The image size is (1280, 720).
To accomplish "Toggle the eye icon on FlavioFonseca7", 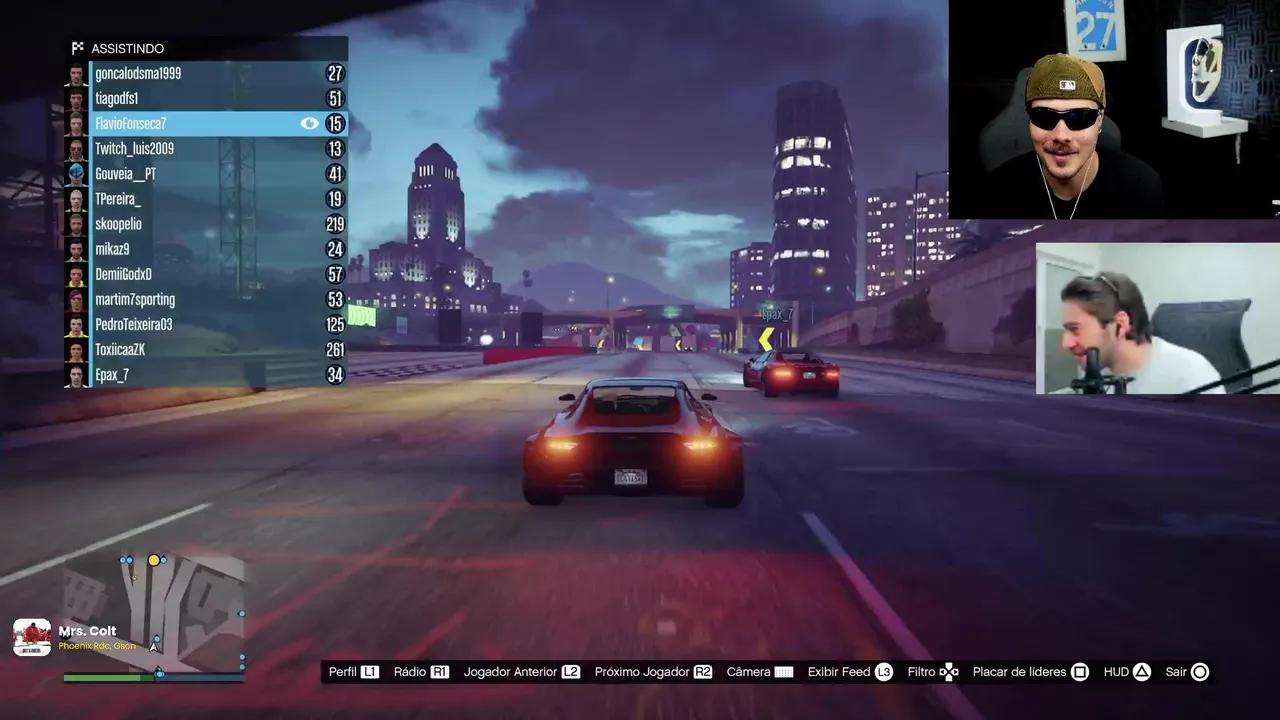I will pos(310,123).
